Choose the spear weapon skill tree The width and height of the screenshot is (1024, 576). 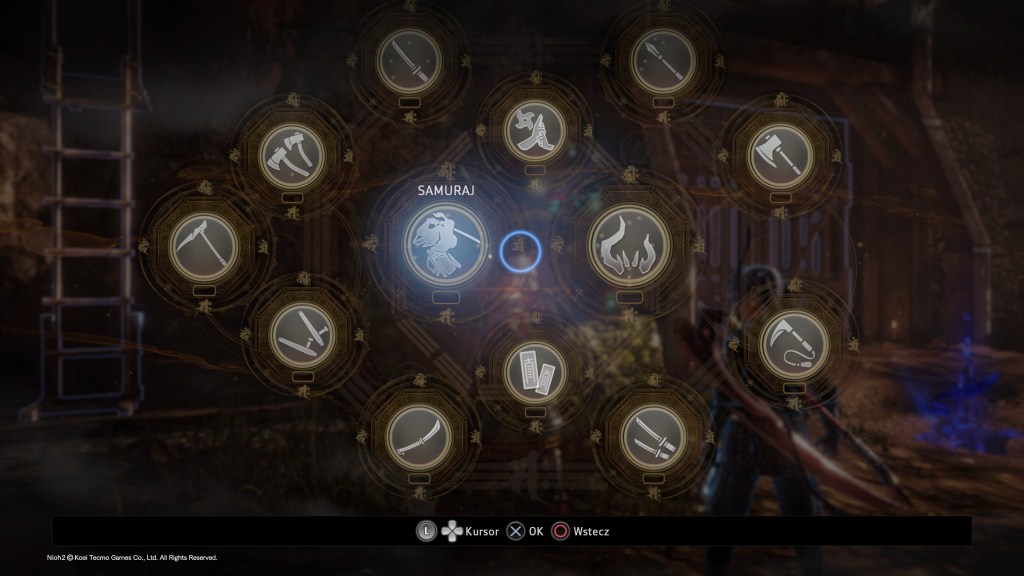(663, 61)
